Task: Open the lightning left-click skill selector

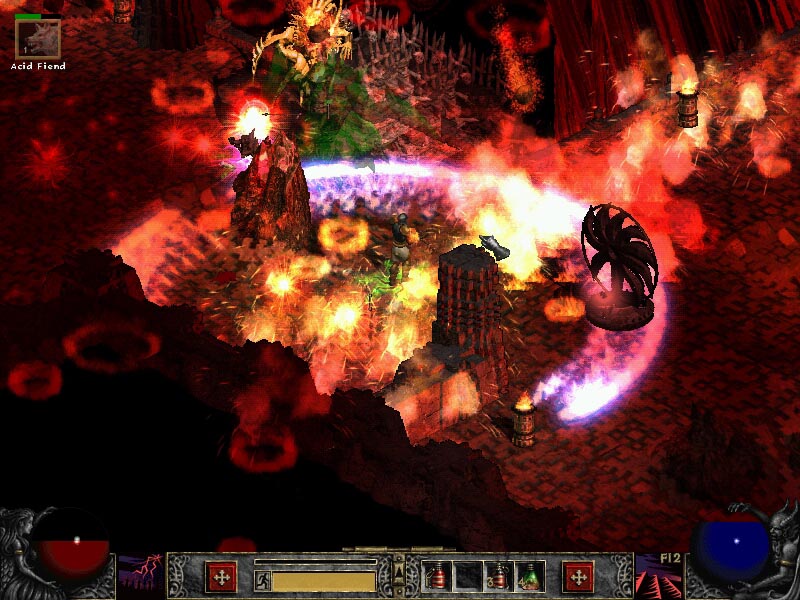Action: 140,576
